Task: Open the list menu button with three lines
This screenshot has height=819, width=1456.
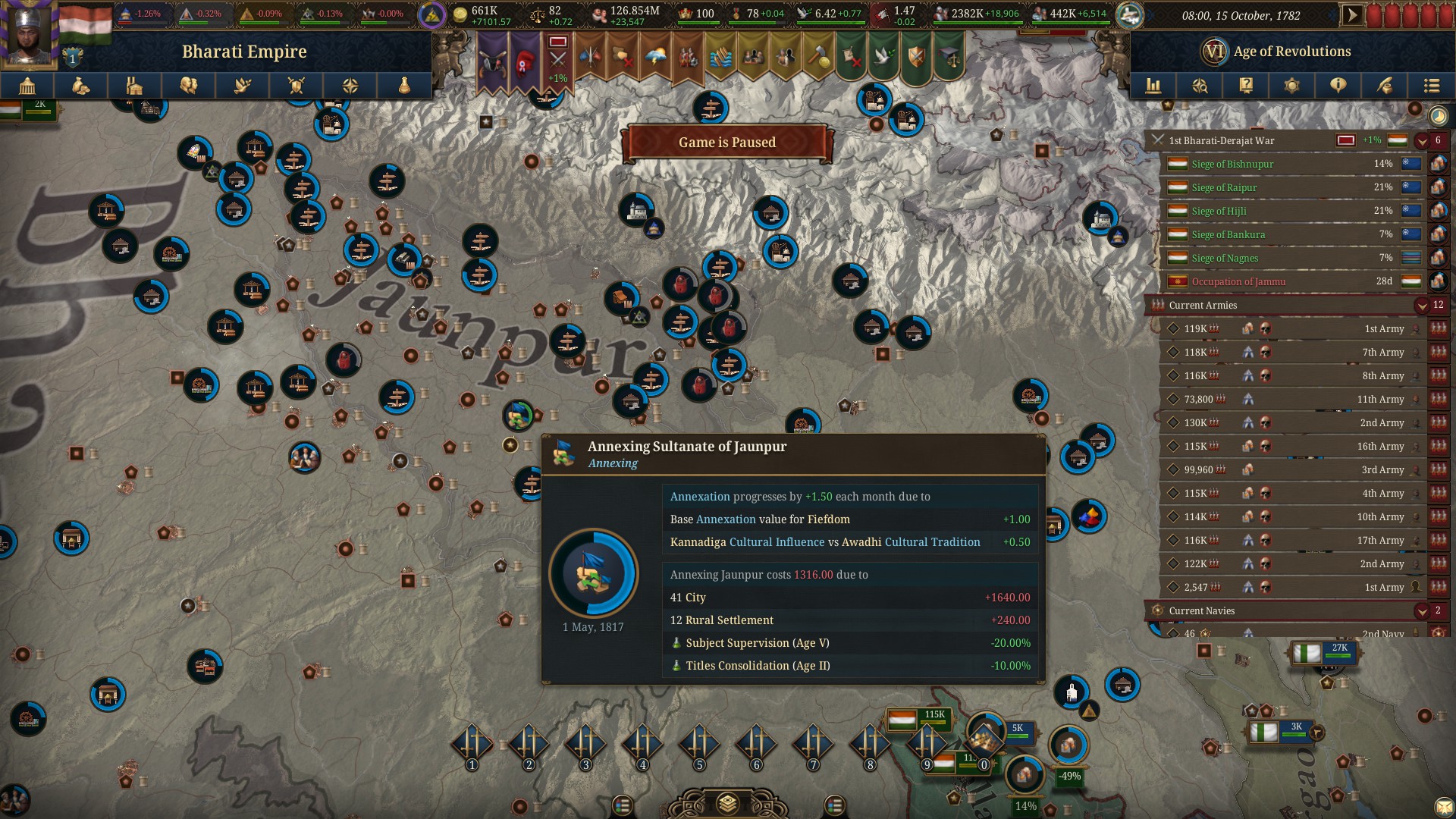Action: point(1431,86)
